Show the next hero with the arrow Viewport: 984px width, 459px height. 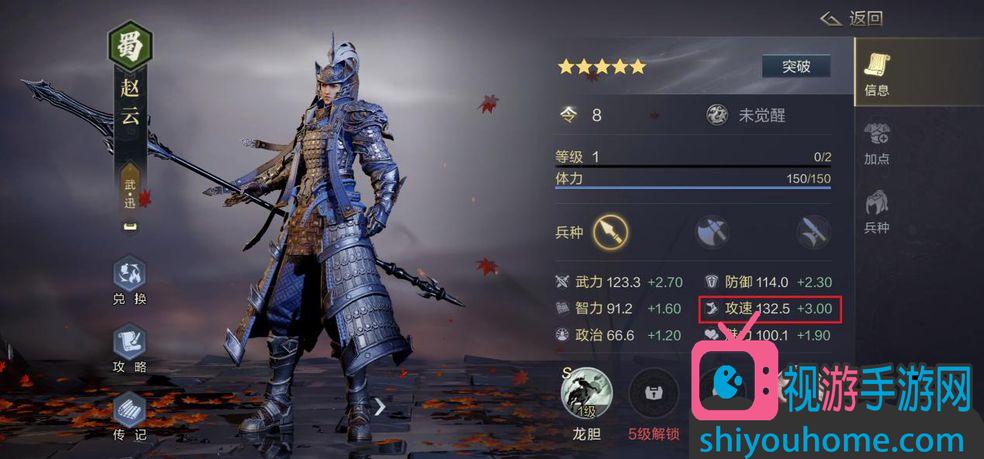[380, 406]
